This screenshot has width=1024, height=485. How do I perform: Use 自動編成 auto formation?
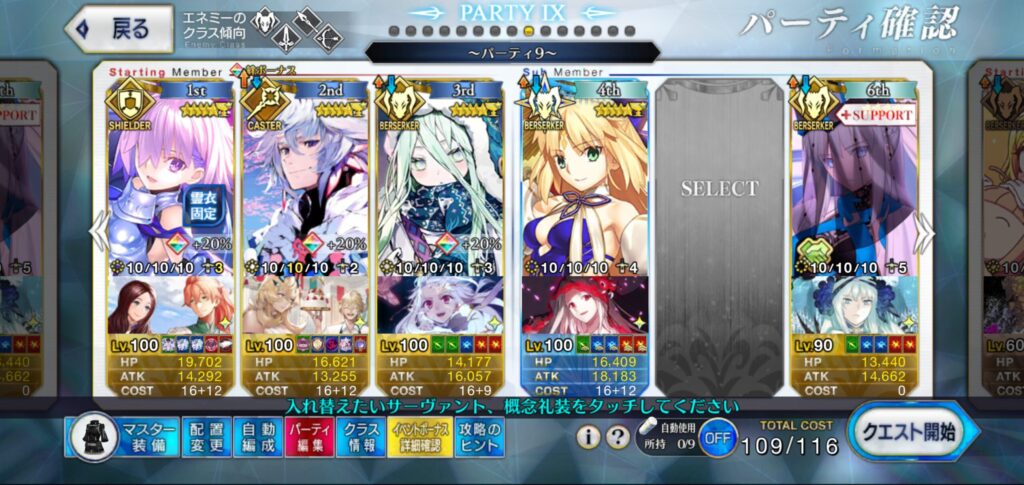(258, 437)
